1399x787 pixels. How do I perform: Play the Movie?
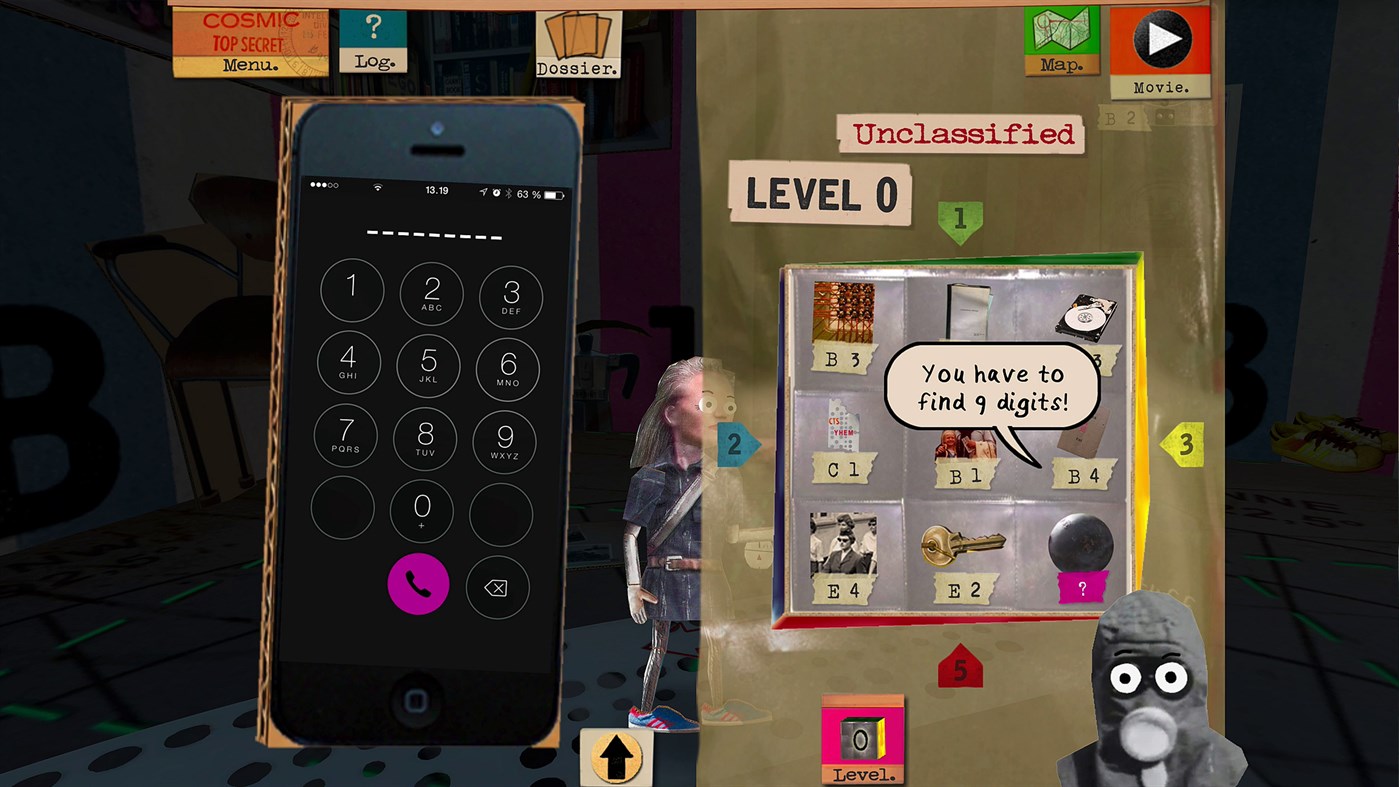coord(1161,40)
